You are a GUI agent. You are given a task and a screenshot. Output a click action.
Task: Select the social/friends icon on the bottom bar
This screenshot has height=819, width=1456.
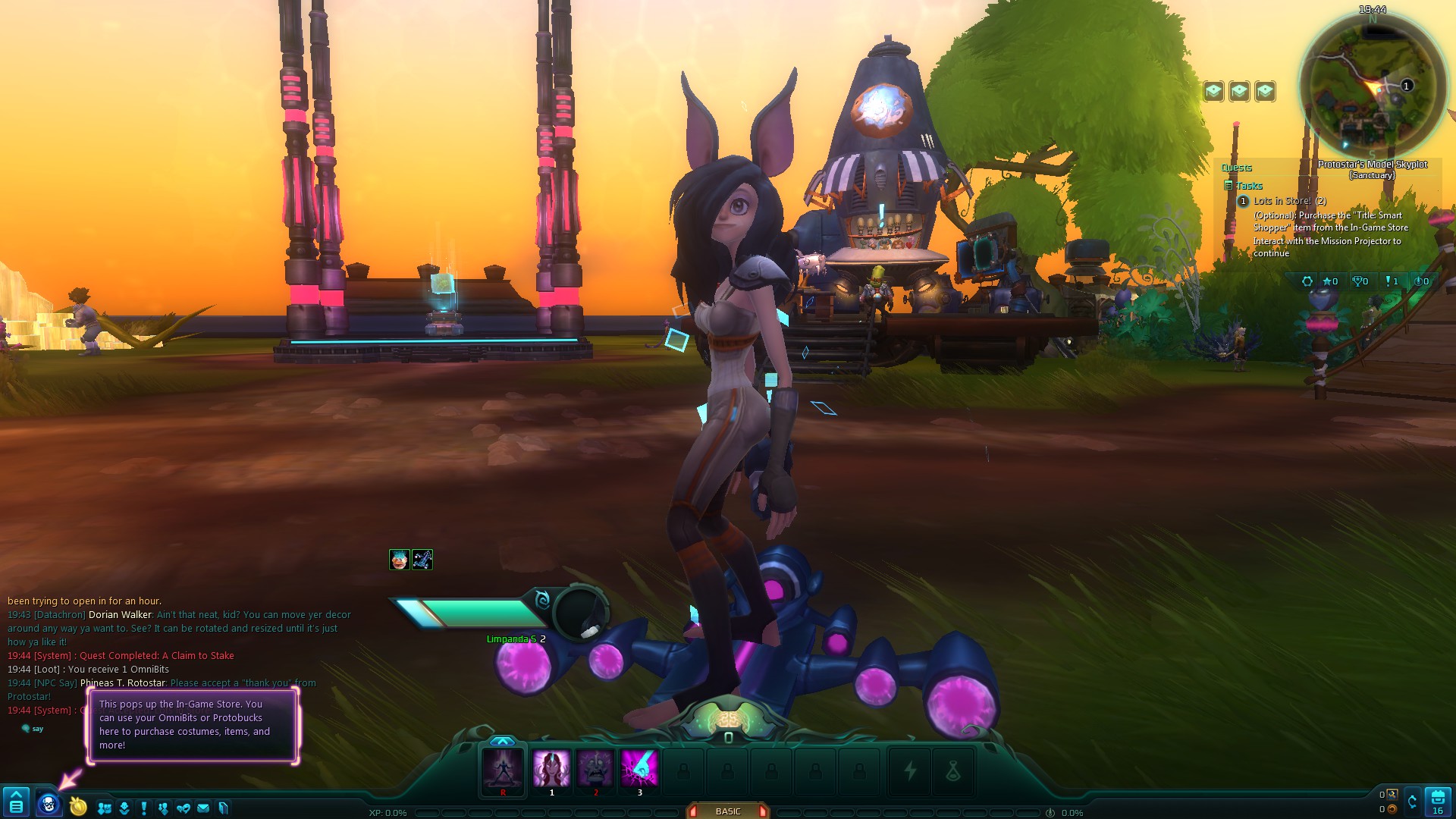(105, 808)
